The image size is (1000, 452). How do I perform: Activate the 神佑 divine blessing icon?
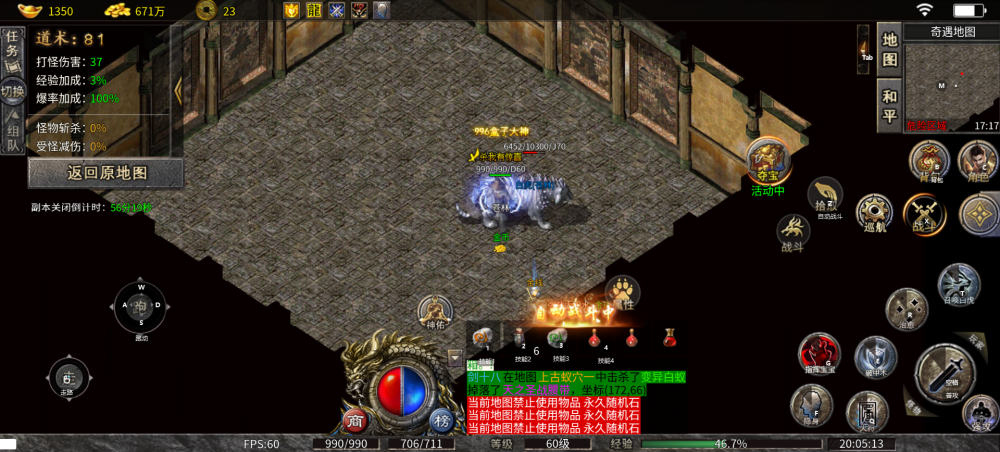pyautogui.click(x=435, y=311)
